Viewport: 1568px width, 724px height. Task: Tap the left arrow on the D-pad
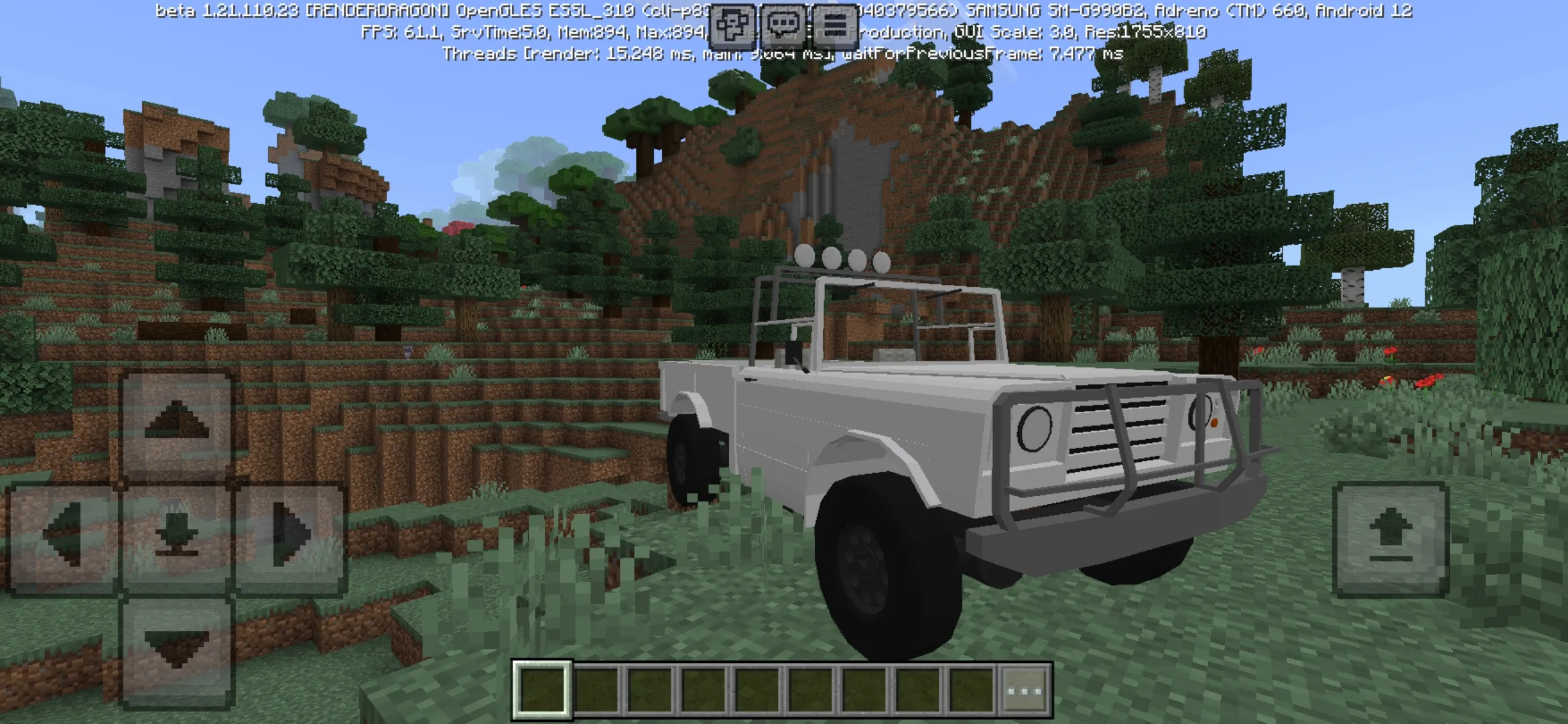coord(63,538)
